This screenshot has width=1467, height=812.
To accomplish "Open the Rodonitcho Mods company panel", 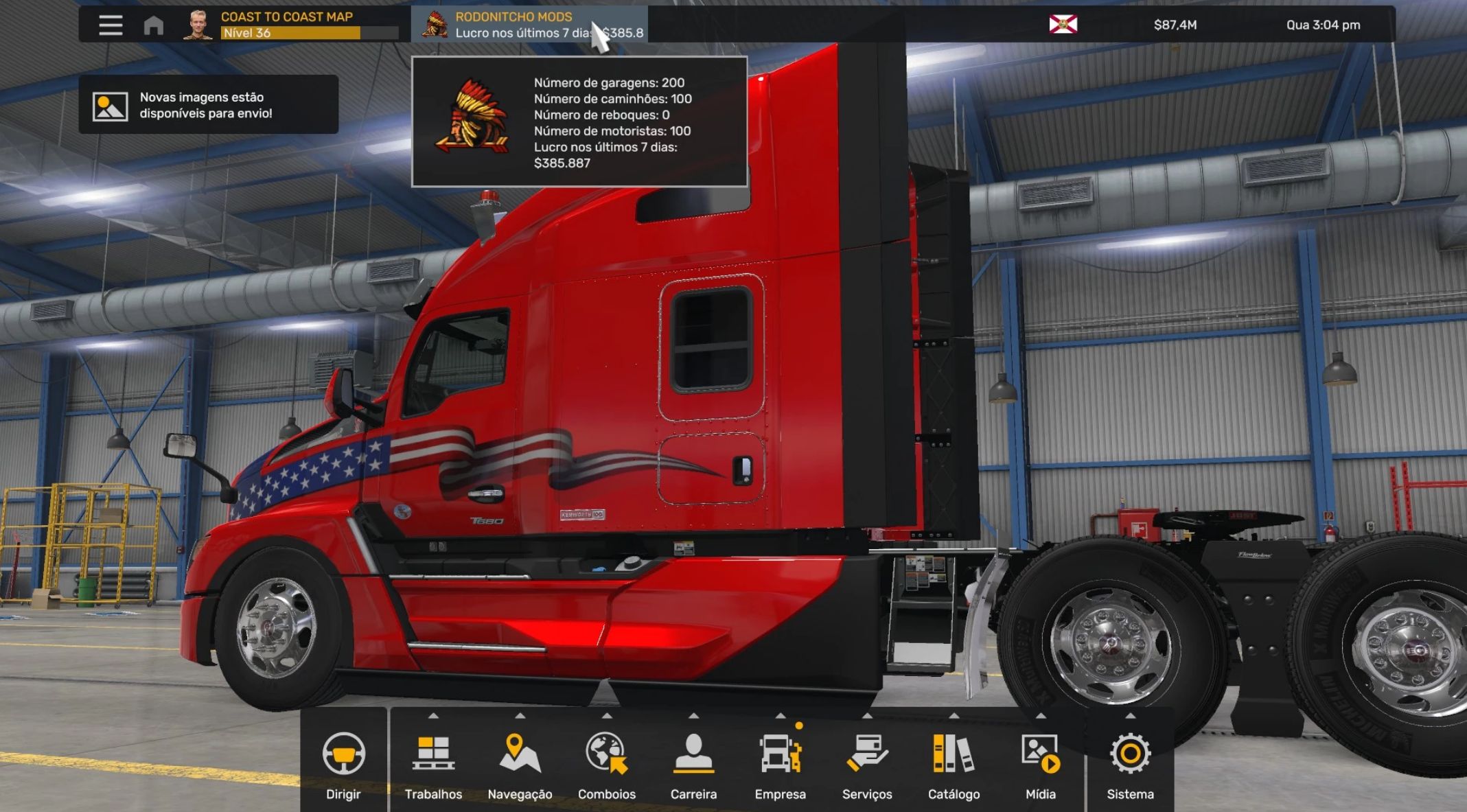I will 529,25.
